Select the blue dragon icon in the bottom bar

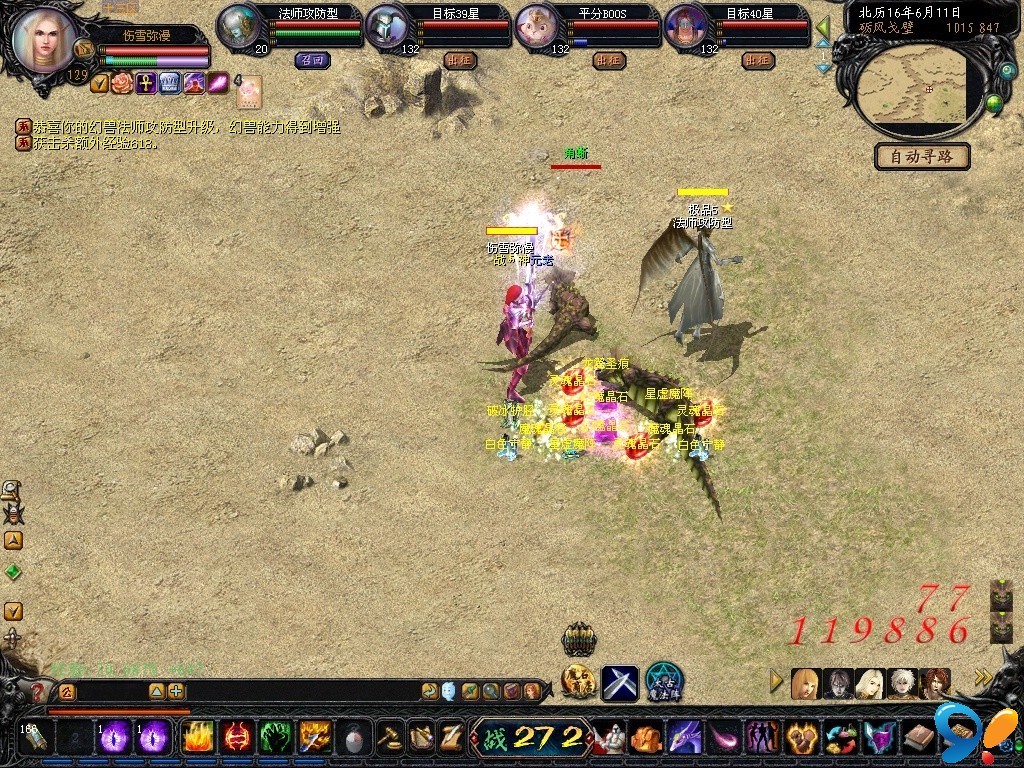point(685,739)
